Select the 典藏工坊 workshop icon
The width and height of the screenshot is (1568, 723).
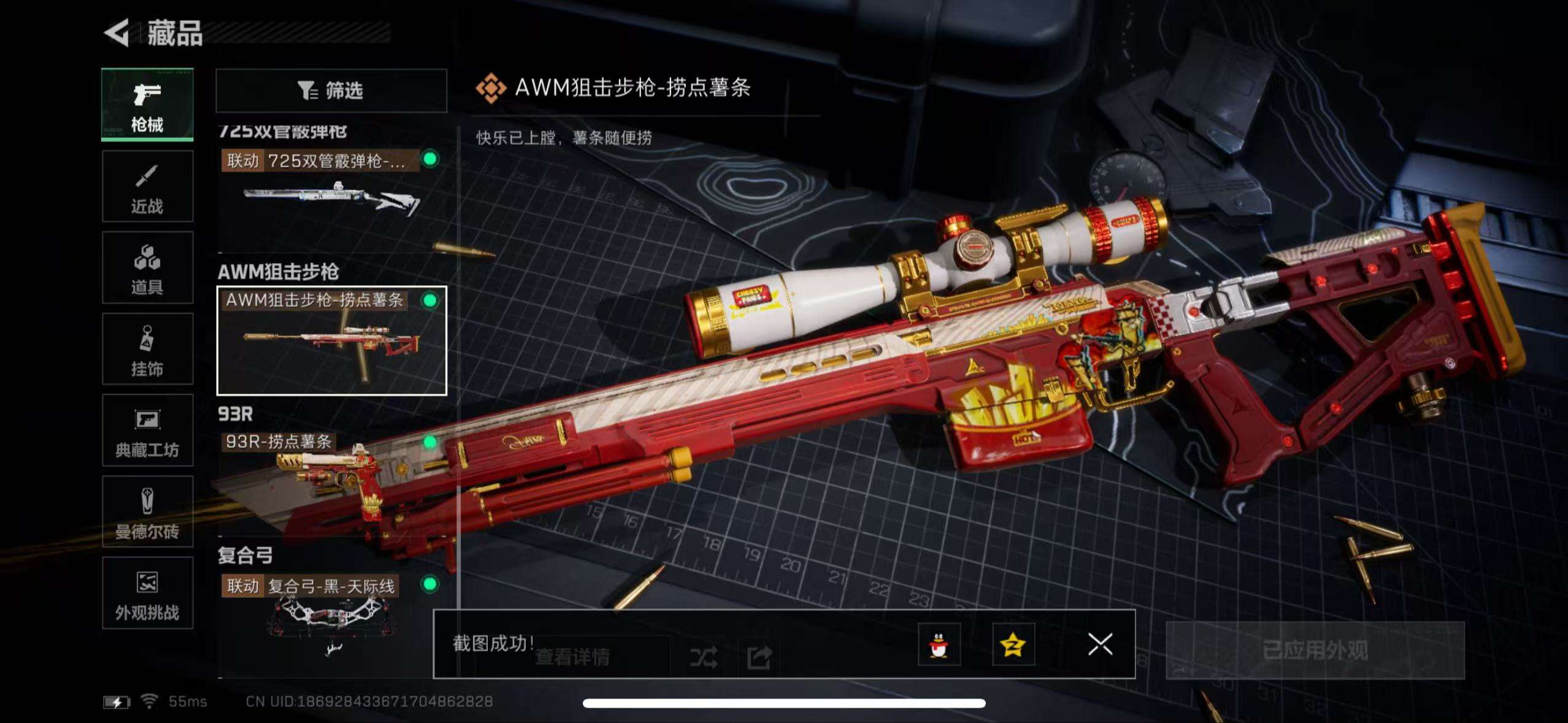click(x=147, y=431)
